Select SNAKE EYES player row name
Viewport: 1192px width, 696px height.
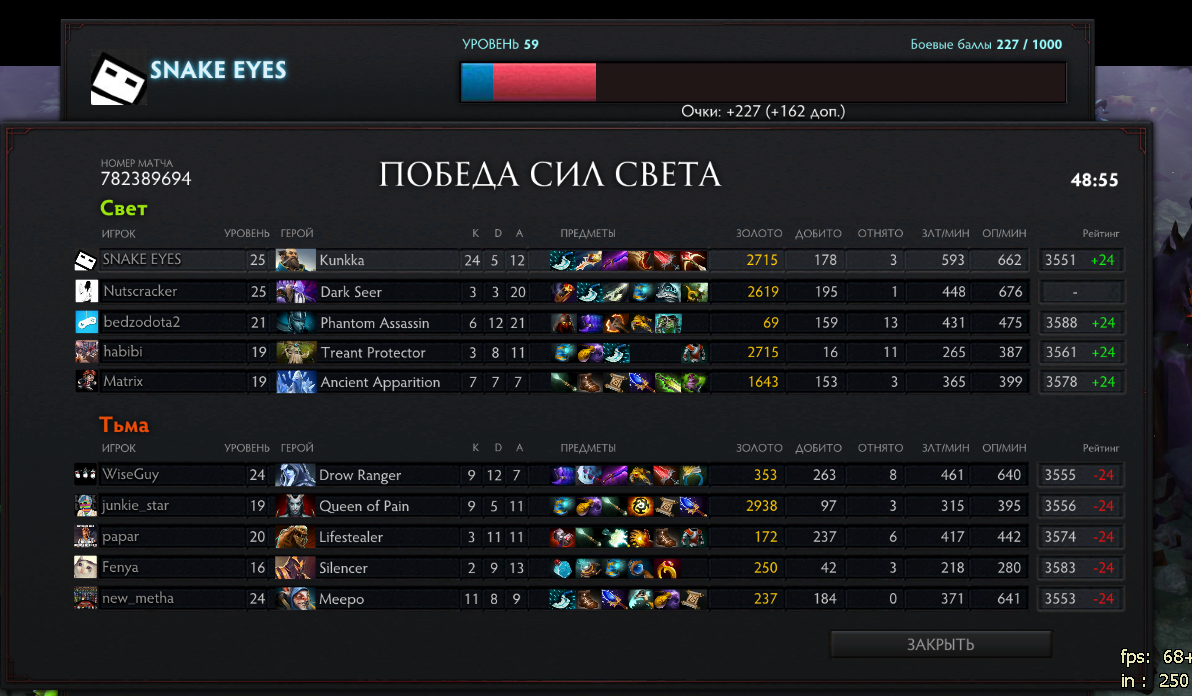142,260
